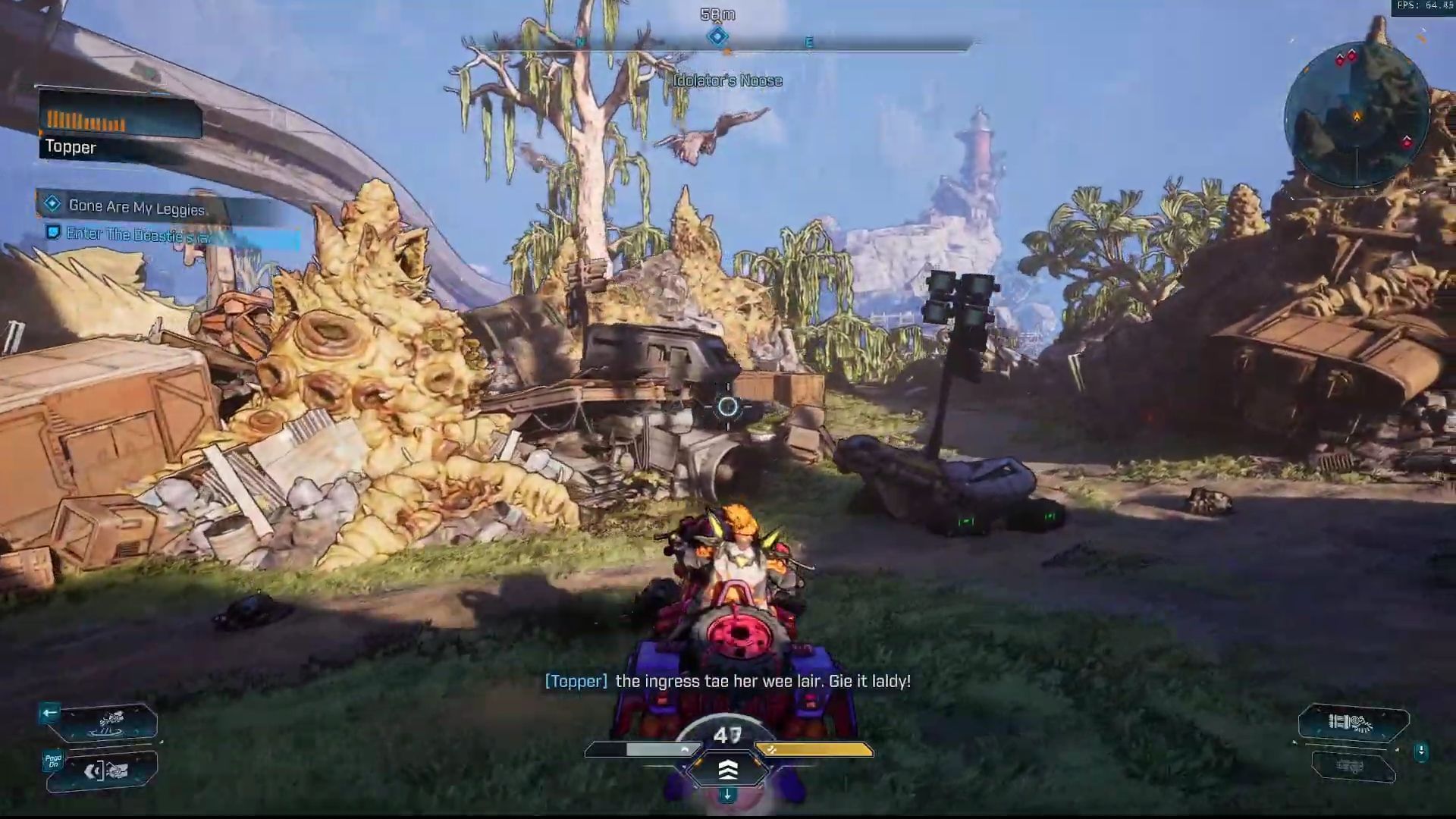
Task: Click the Topper subtitle dialogue line
Action: 728,681
